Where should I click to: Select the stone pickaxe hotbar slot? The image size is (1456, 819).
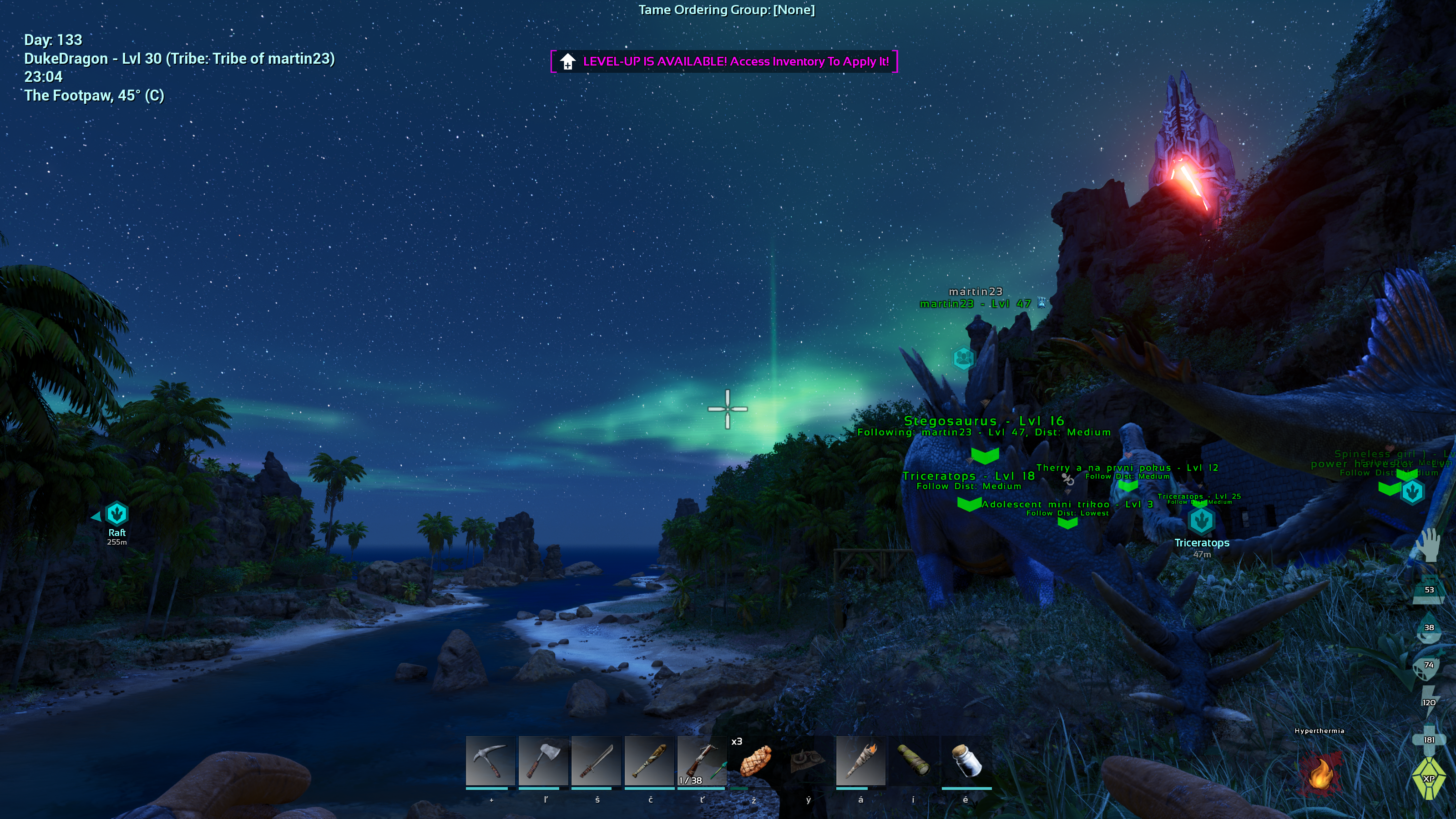pyautogui.click(x=490, y=761)
